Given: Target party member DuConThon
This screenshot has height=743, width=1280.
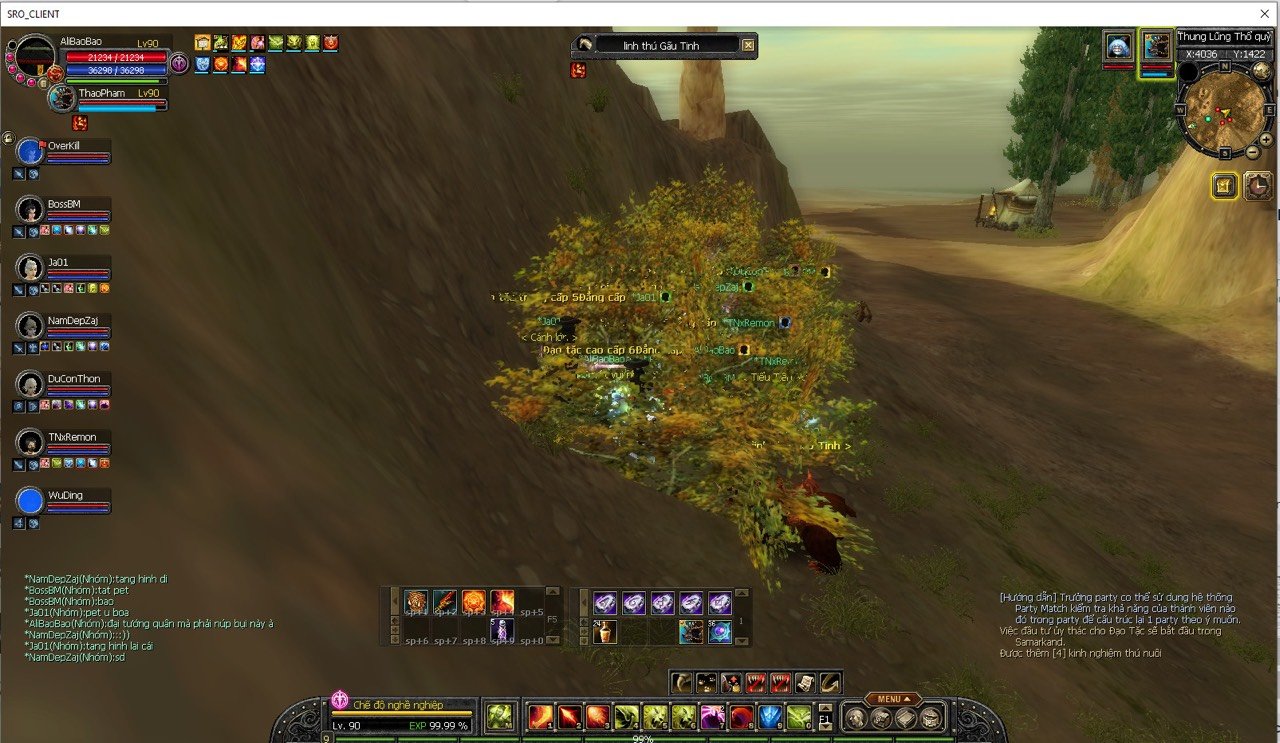Looking at the screenshot, I should 31,385.
